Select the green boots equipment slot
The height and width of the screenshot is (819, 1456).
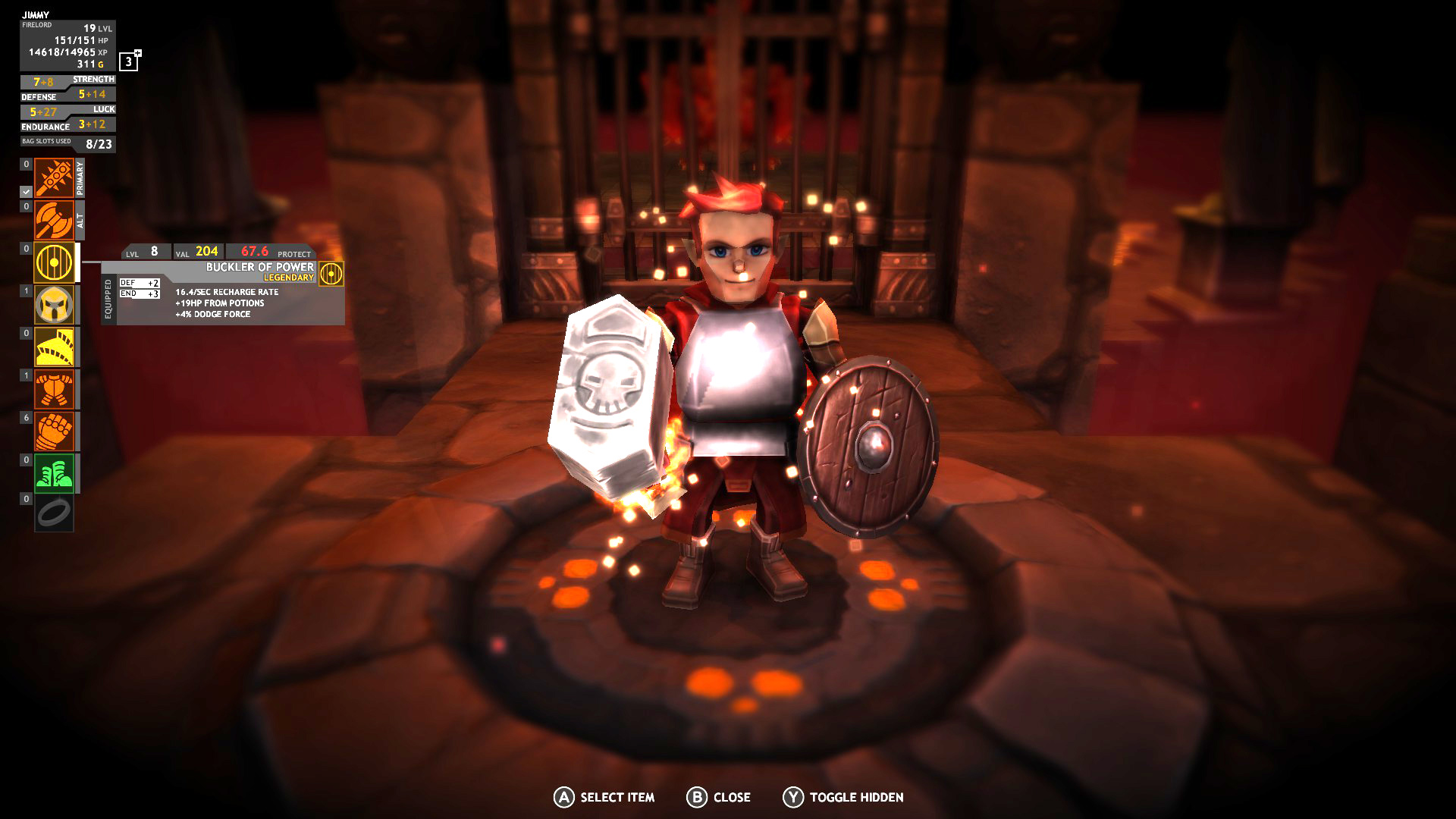tap(53, 474)
